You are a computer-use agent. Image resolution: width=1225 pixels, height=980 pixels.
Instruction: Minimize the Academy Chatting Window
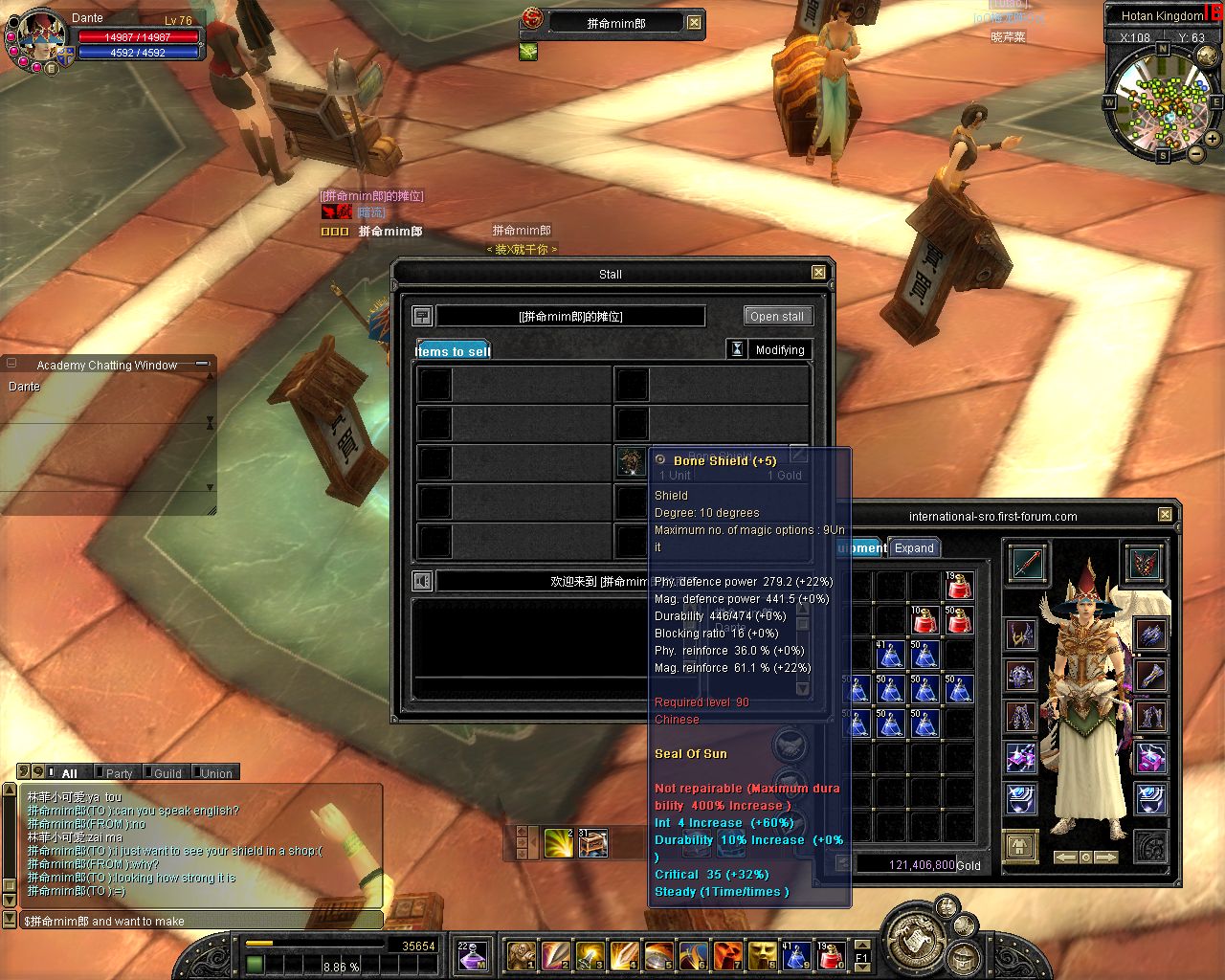coord(202,364)
